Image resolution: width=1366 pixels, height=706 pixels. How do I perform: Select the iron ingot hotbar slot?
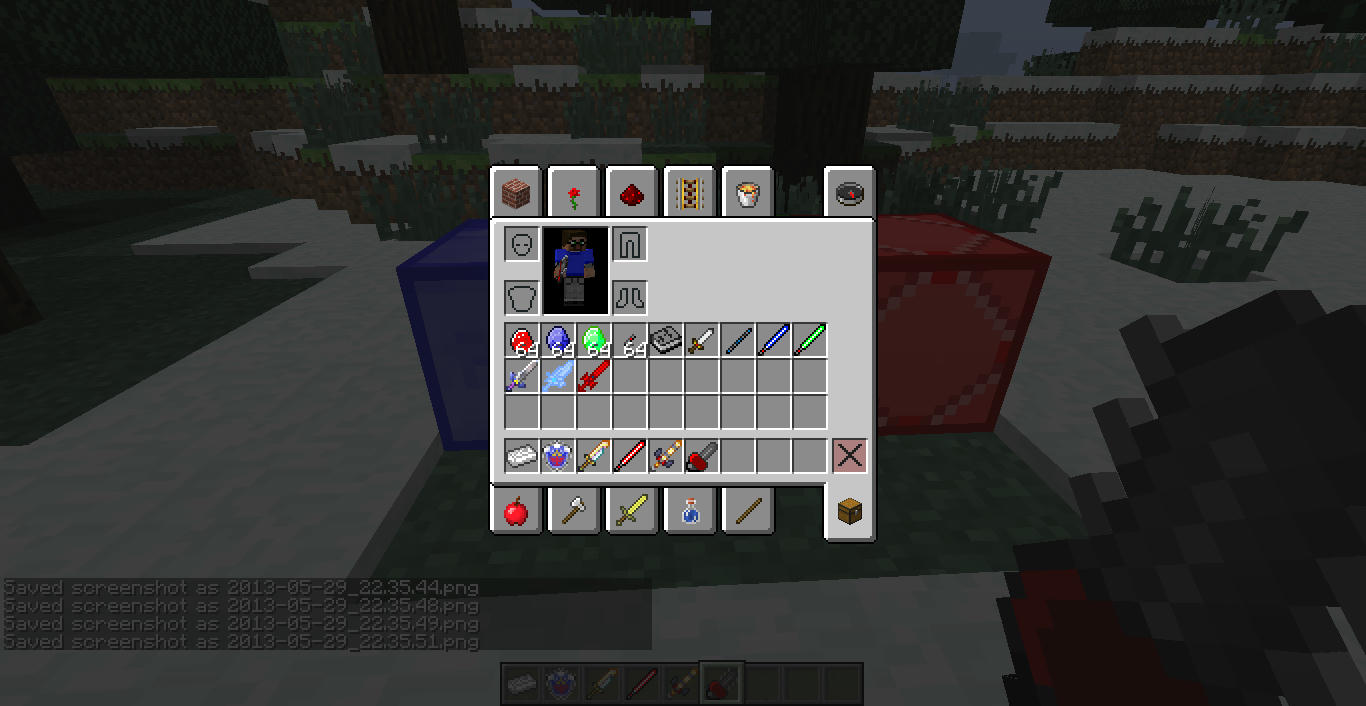[x=522, y=456]
